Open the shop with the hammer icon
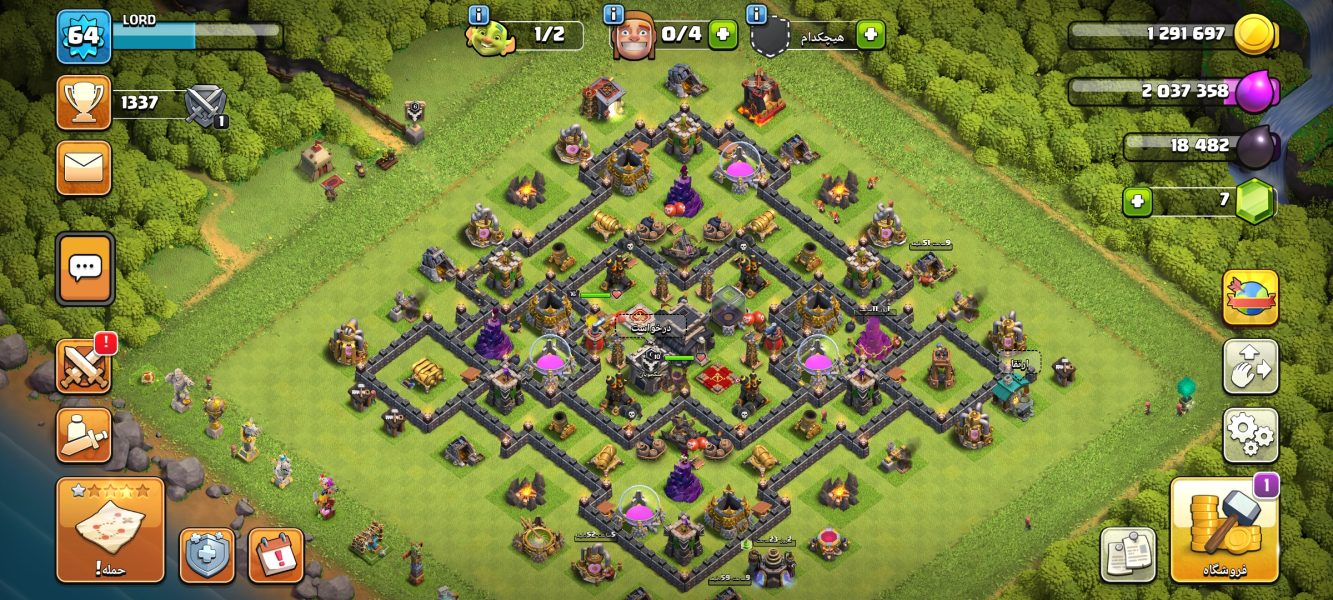 click(1225, 530)
